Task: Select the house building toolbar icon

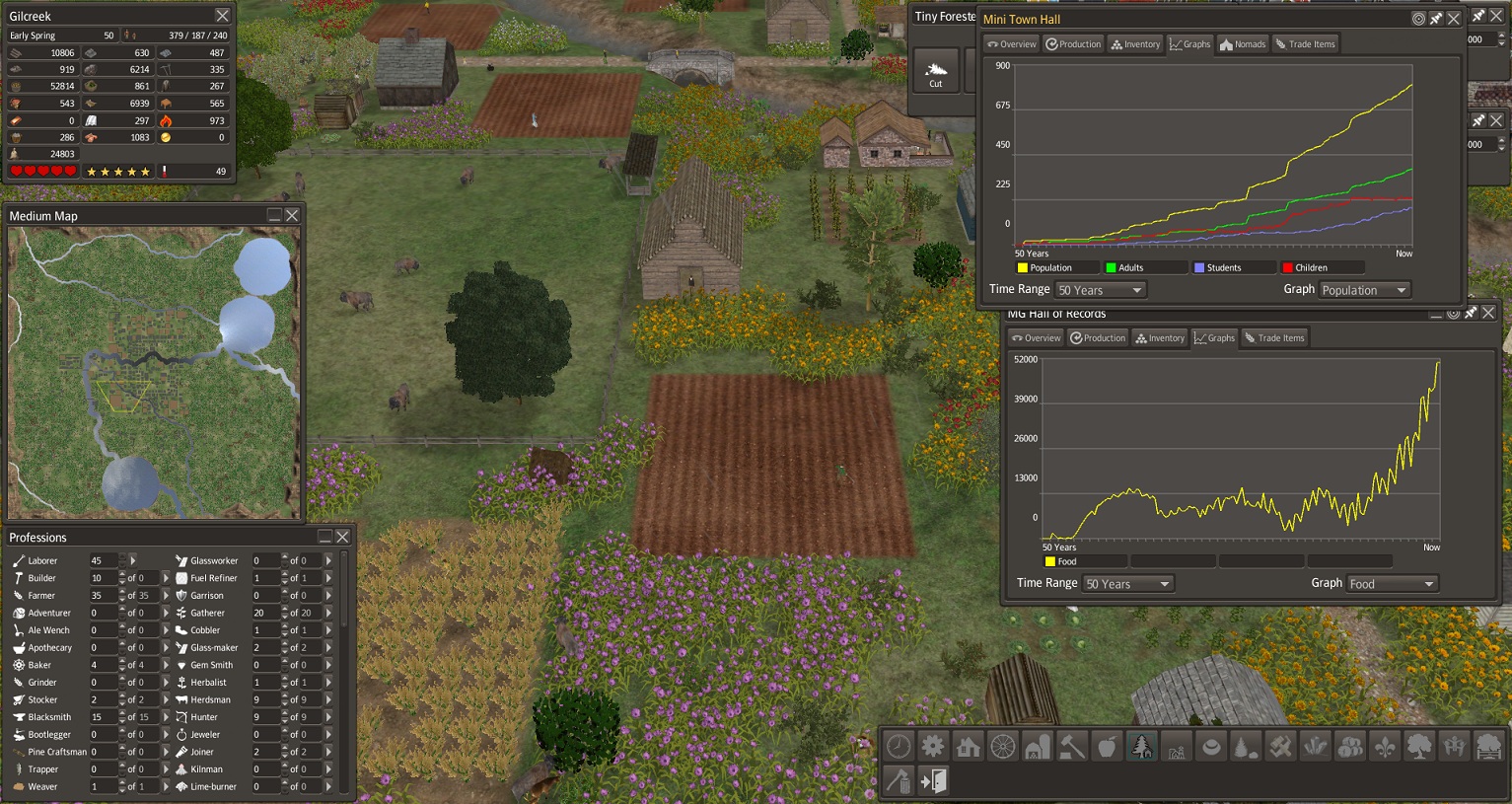Action: 968,747
